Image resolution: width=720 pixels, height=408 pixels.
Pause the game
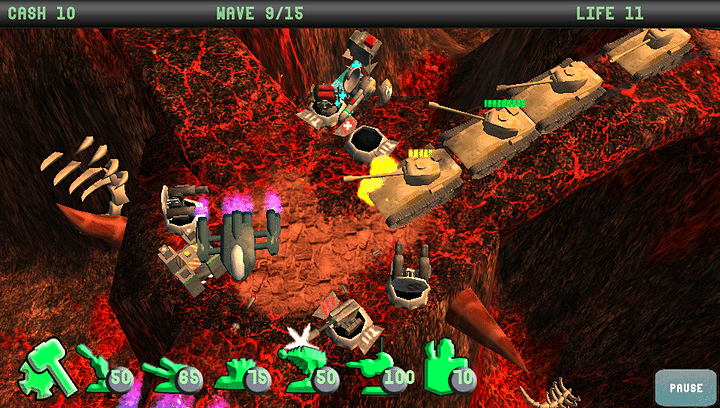click(x=685, y=387)
